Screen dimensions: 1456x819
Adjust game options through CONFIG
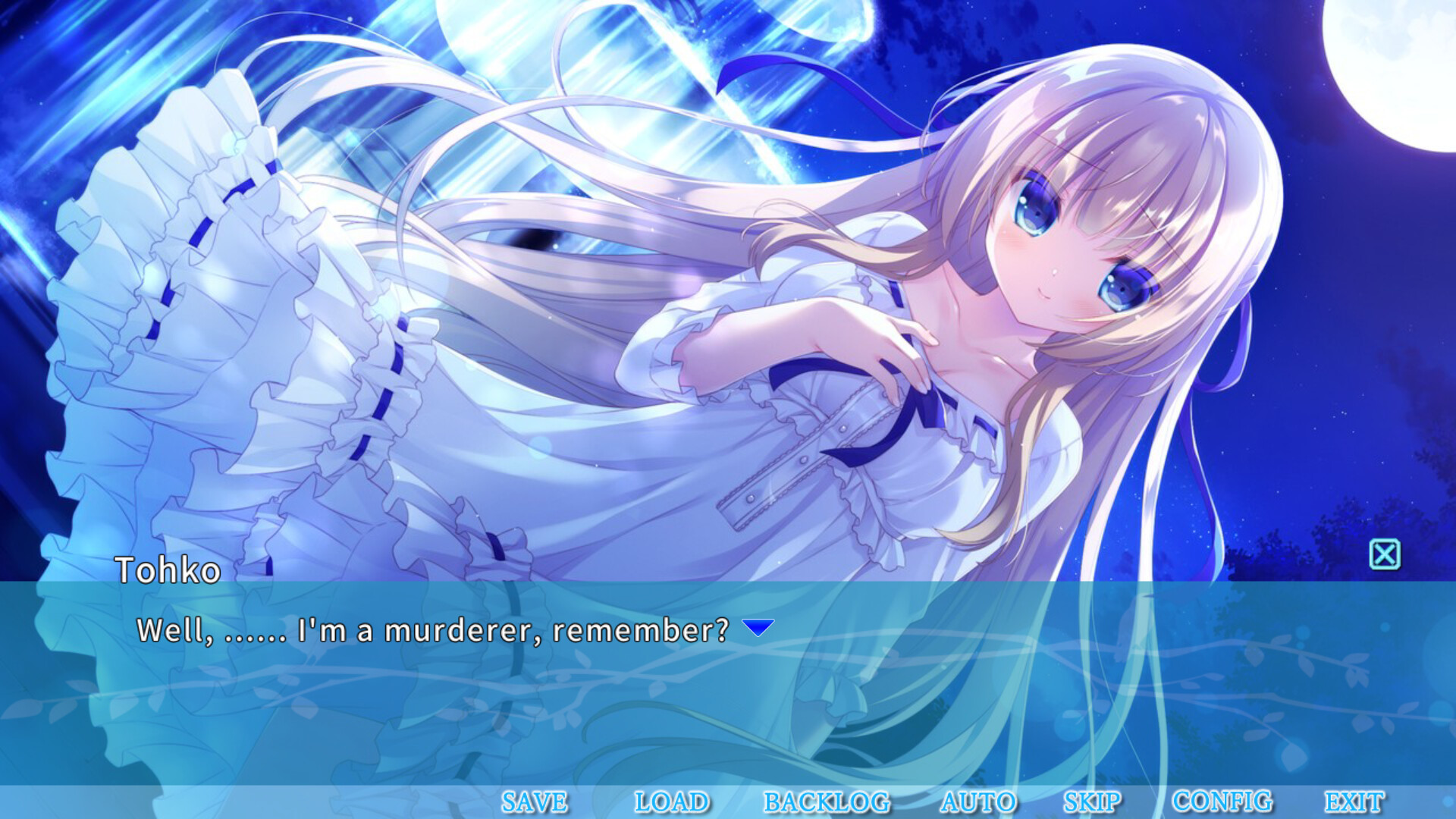click(1222, 801)
